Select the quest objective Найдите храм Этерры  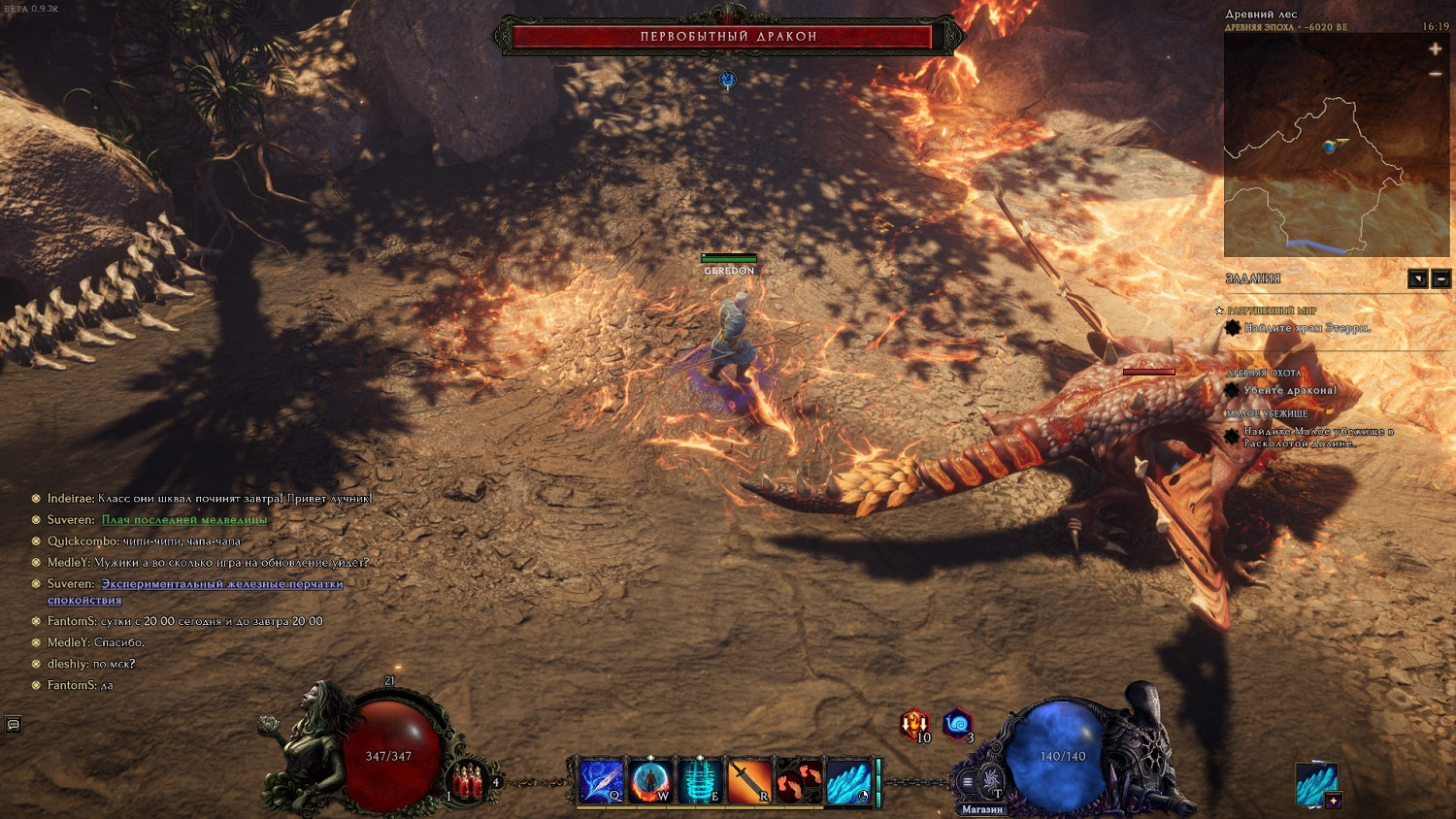[1307, 328]
